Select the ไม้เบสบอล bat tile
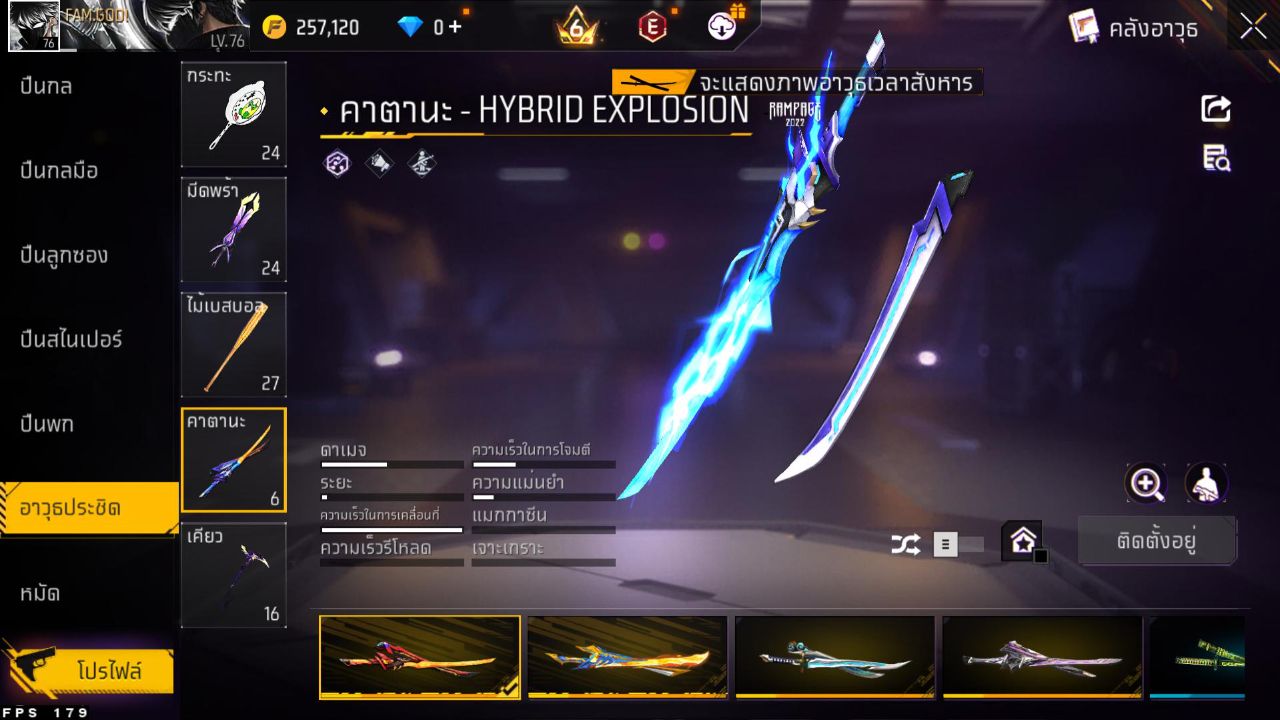 (233, 344)
